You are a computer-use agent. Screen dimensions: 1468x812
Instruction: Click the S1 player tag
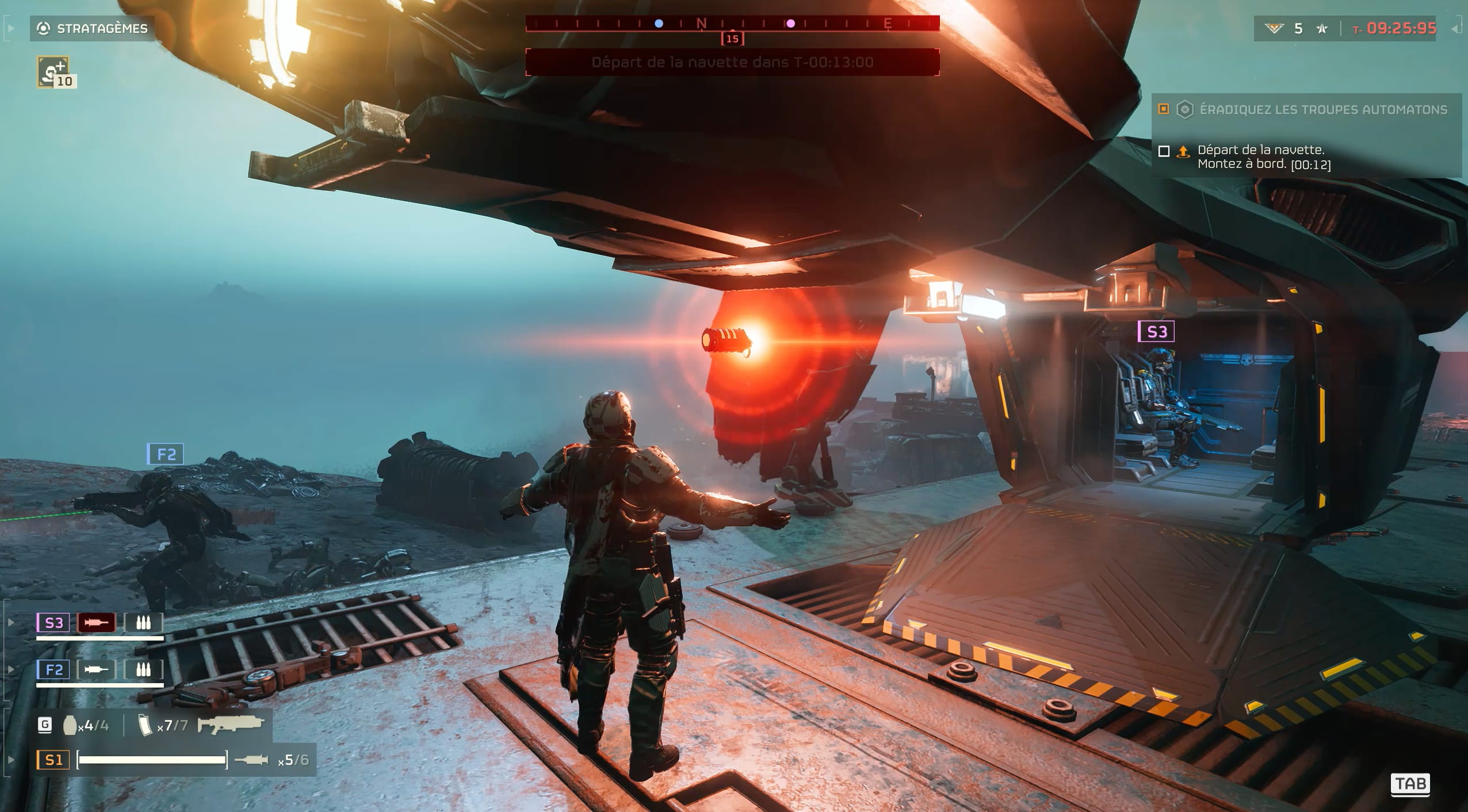(x=53, y=760)
